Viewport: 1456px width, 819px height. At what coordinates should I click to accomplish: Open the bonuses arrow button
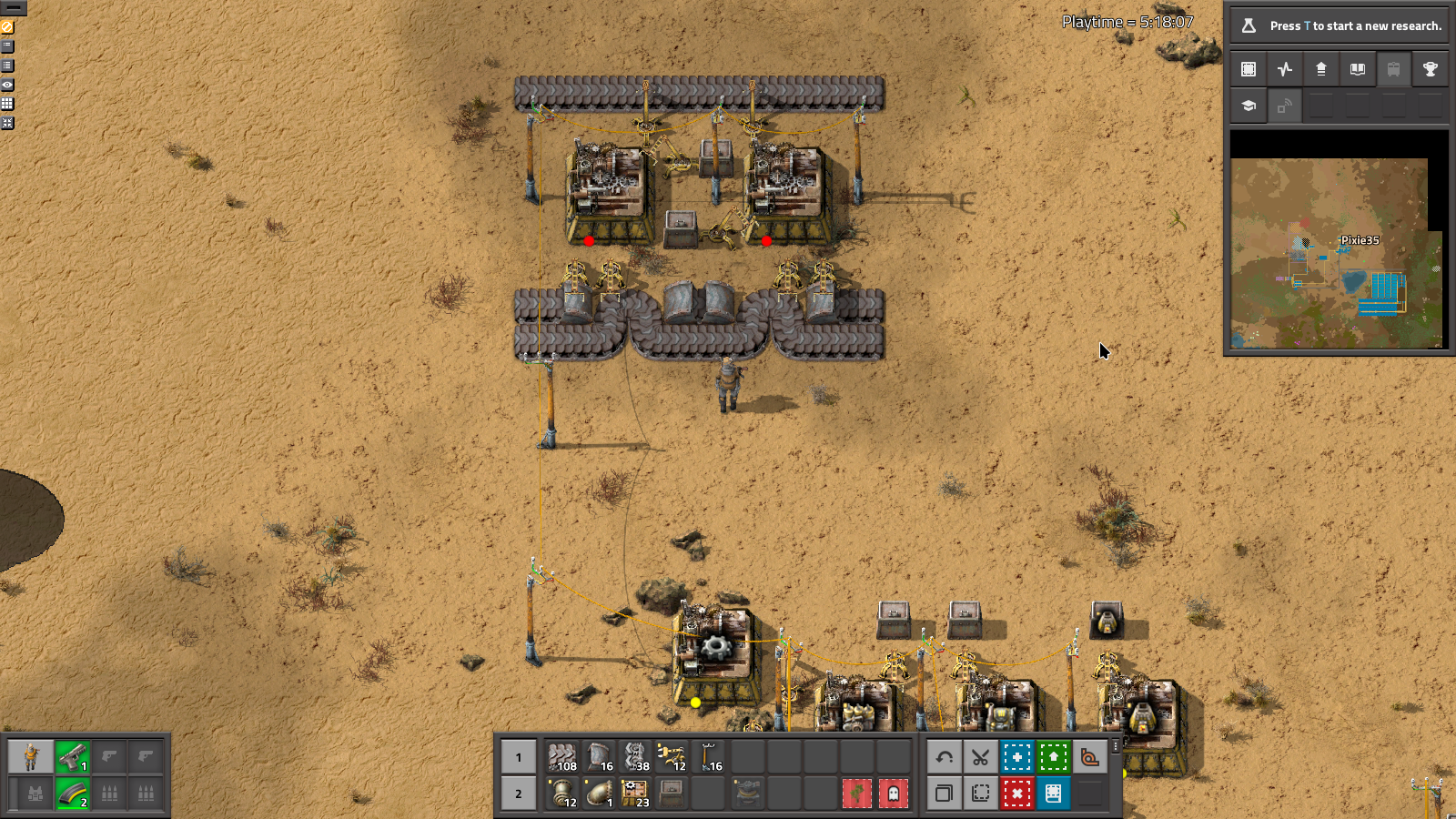pos(1321,69)
